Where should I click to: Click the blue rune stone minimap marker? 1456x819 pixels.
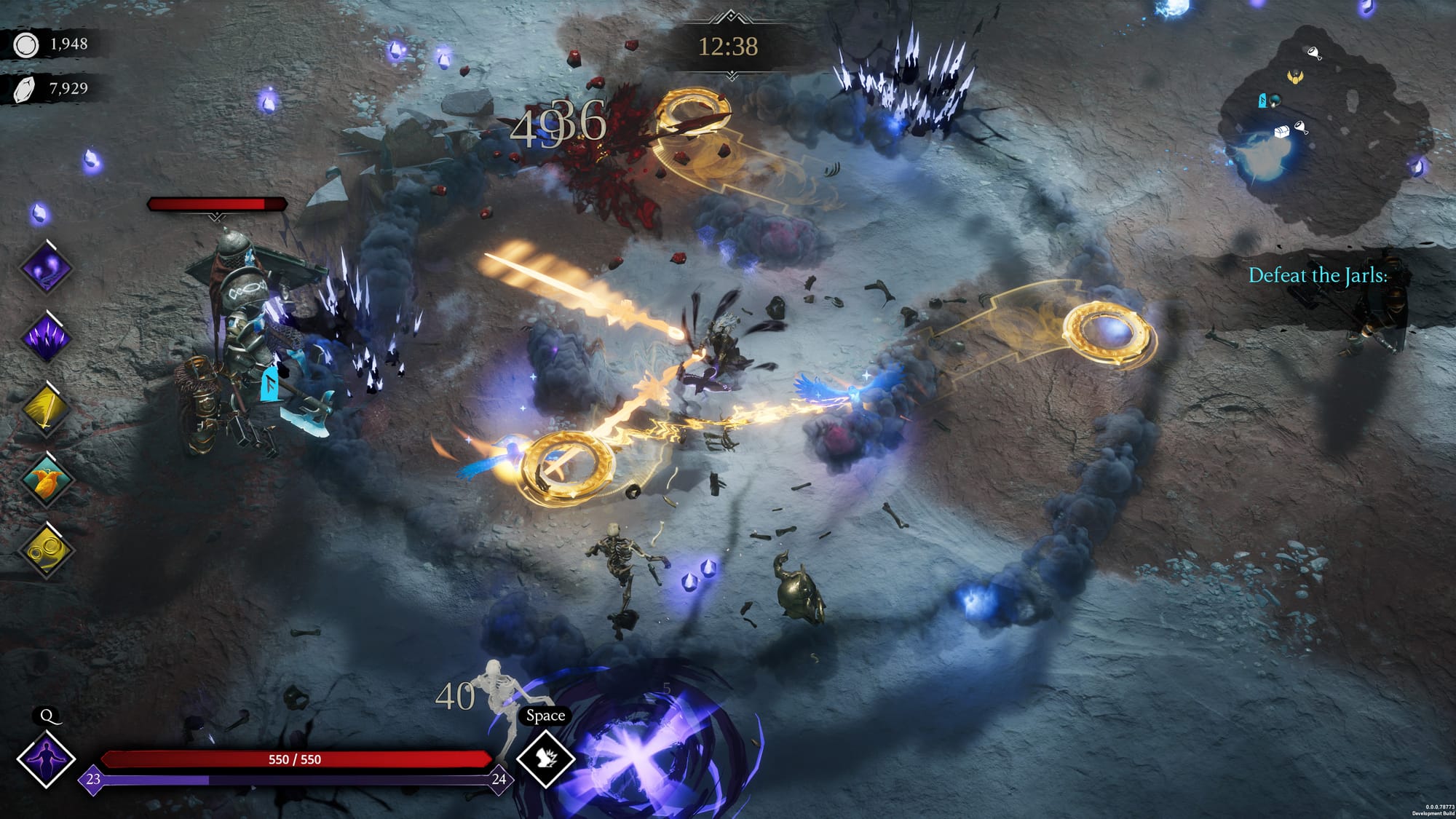[1262, 100]
